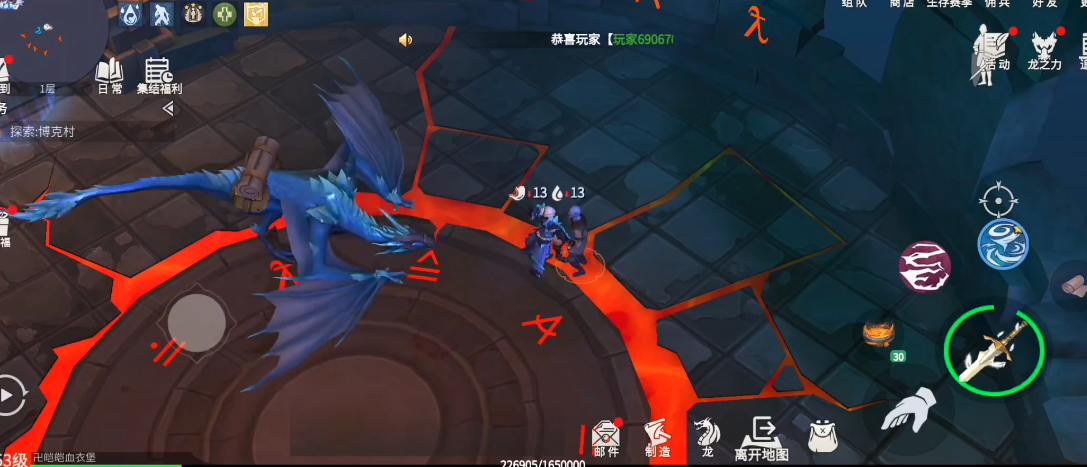
Task: Open the 龙 dragon menu
Action: pos(707,438)
